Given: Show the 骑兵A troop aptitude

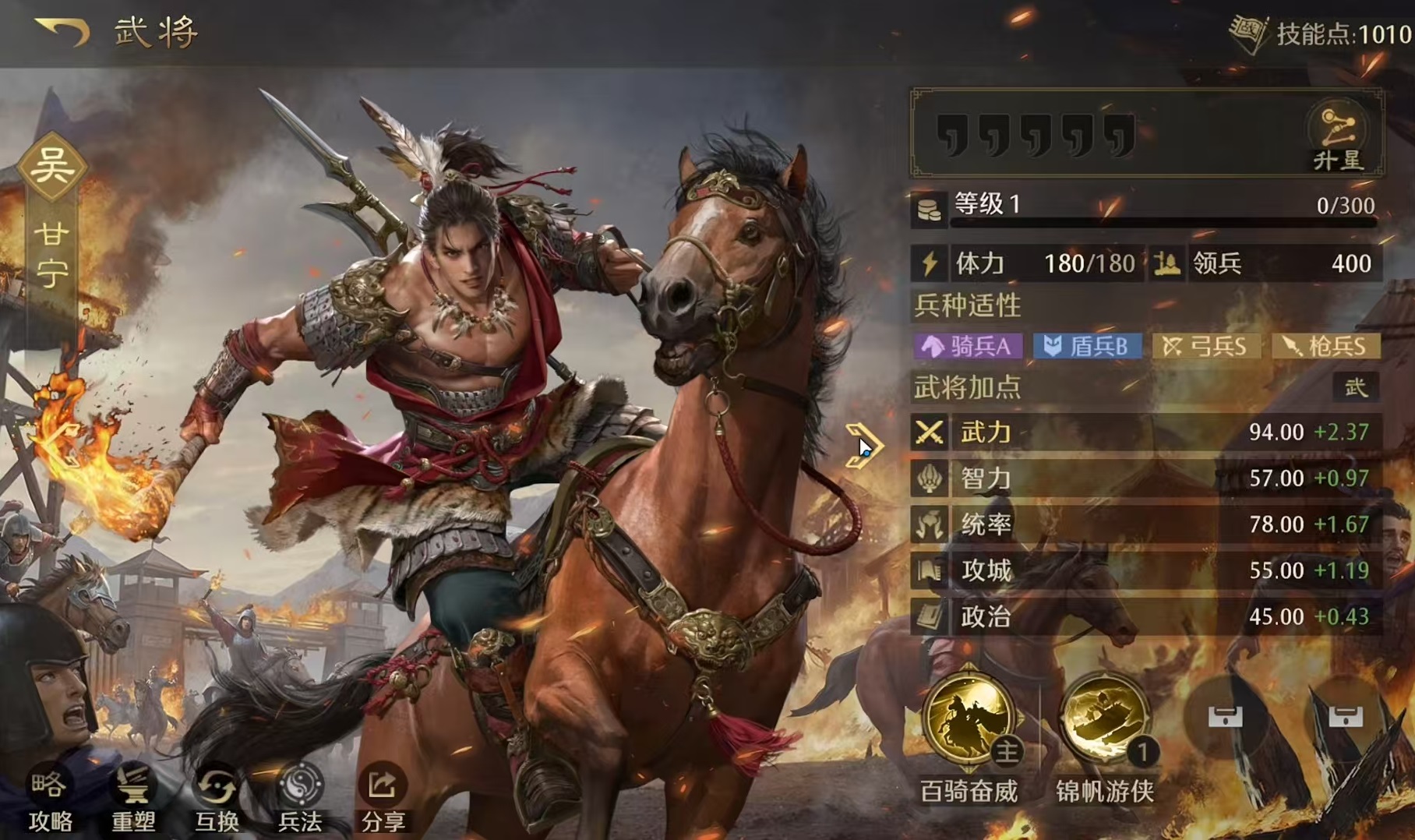Looking at the screenshot, I should click(967, 346).
